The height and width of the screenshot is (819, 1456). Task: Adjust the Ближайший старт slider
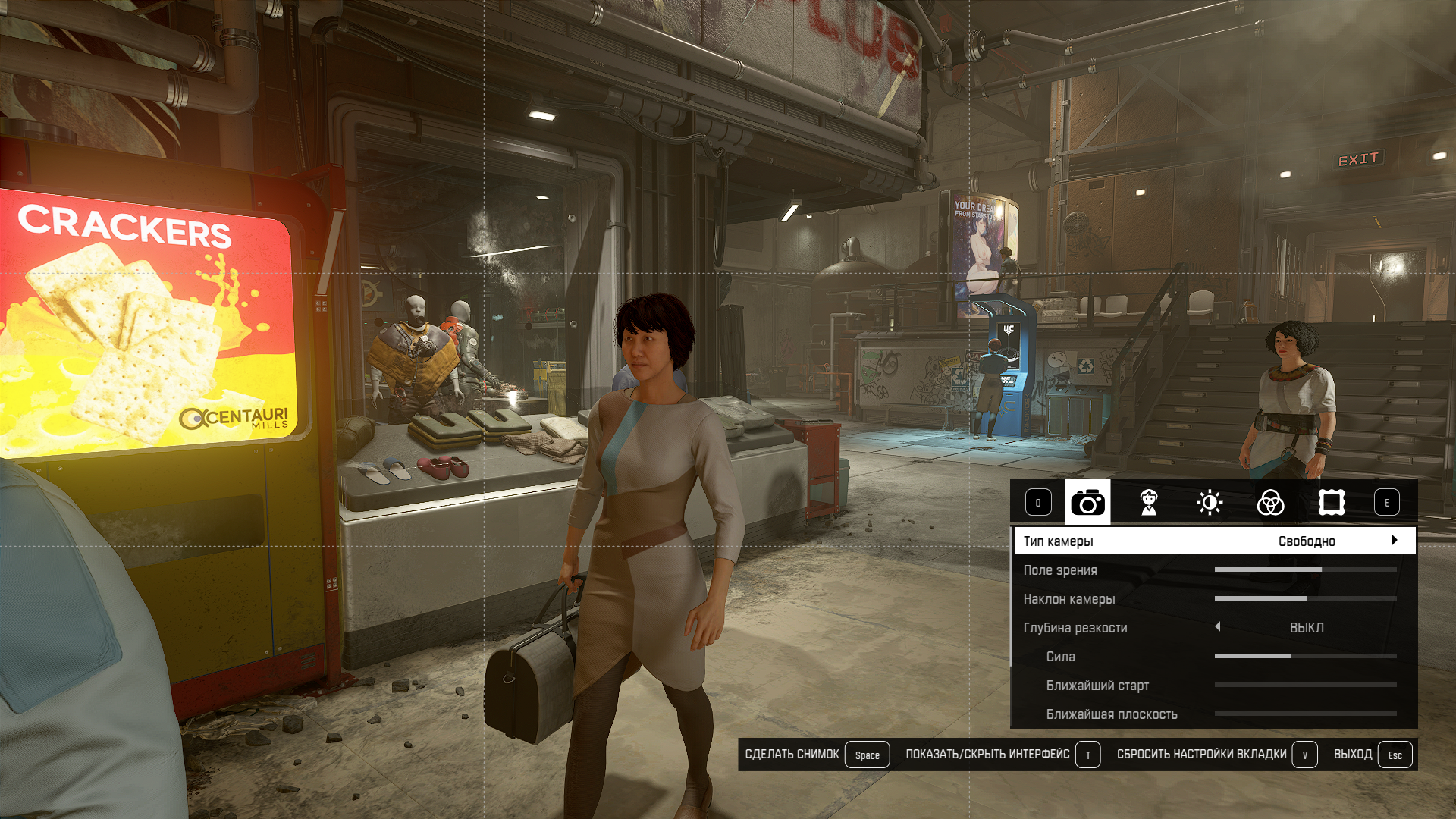click(1305, 685)
